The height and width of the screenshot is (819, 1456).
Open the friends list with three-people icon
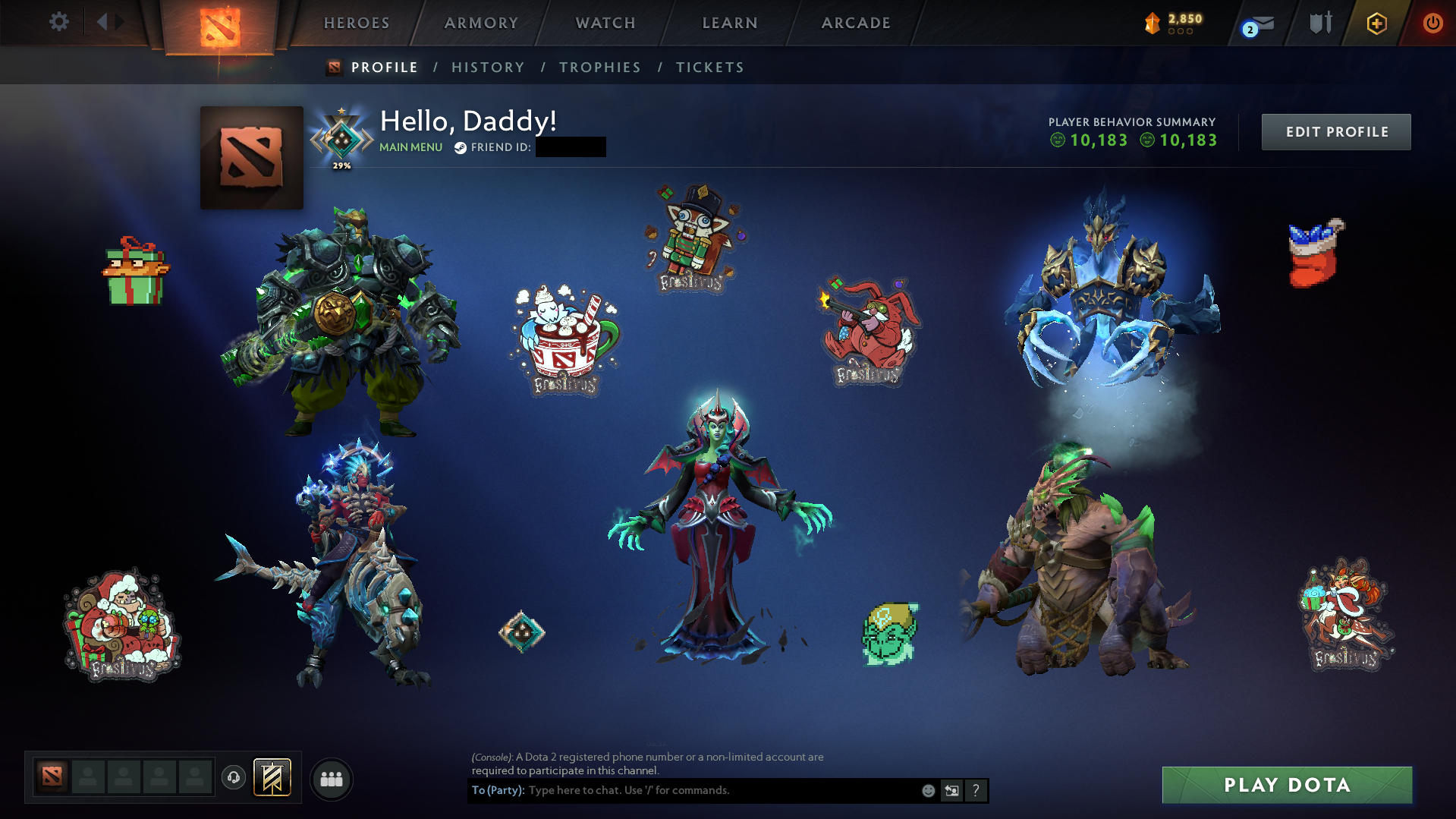pos(331,778)
